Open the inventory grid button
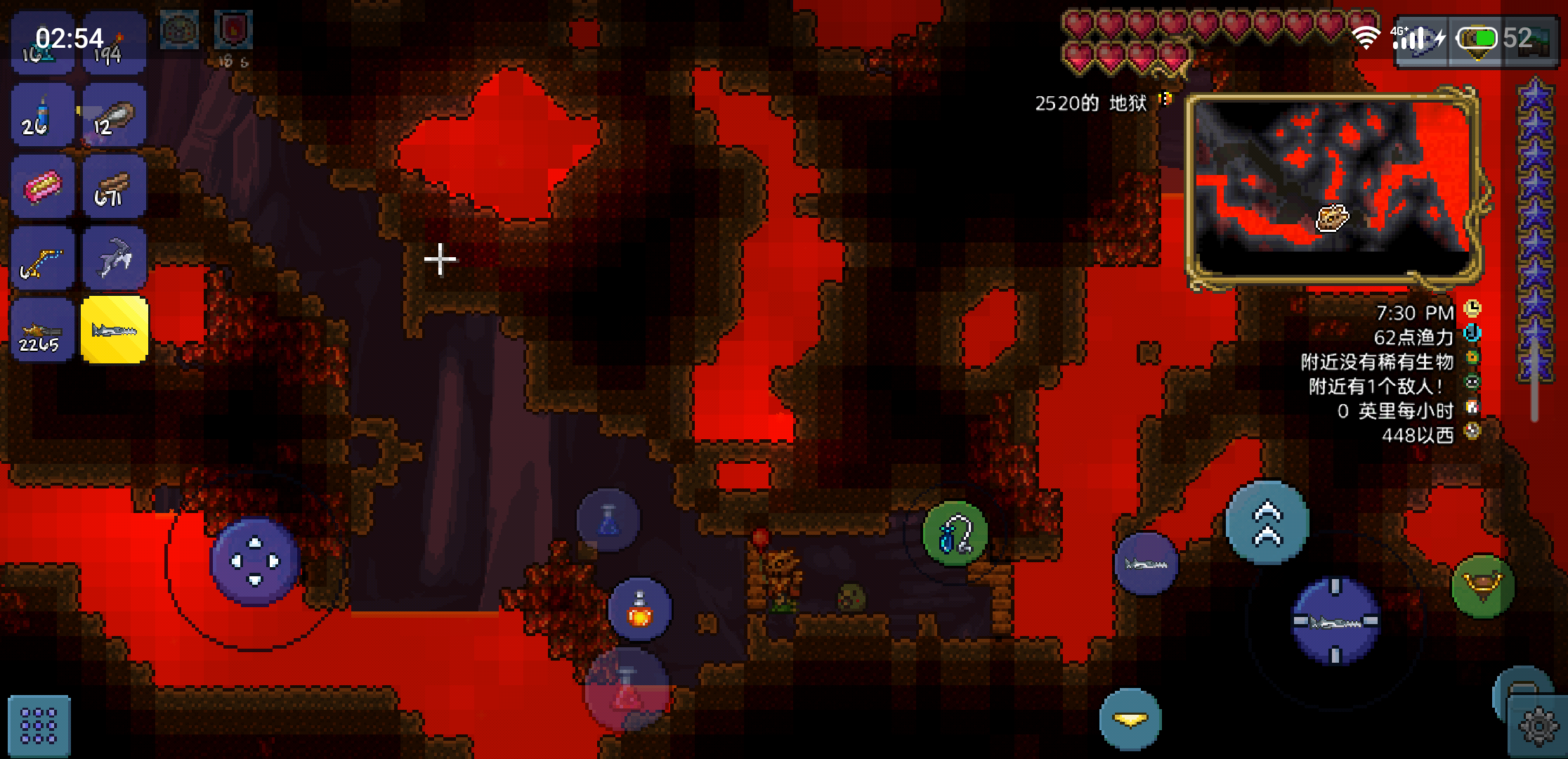The height and width of the screenshot is (759, 1568). point(39,725)
